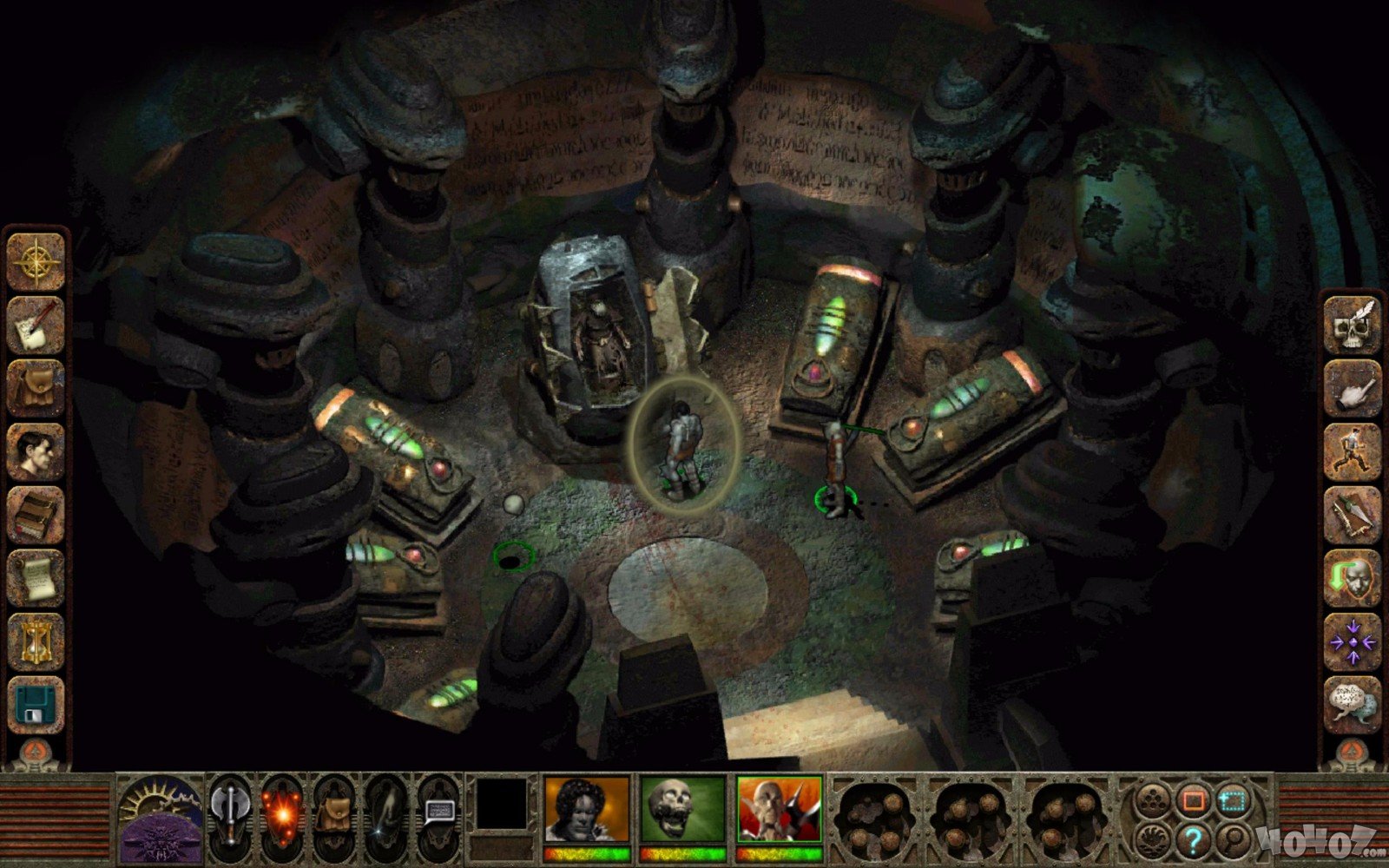Open the save game floppy disk icon

click(36, 704)
